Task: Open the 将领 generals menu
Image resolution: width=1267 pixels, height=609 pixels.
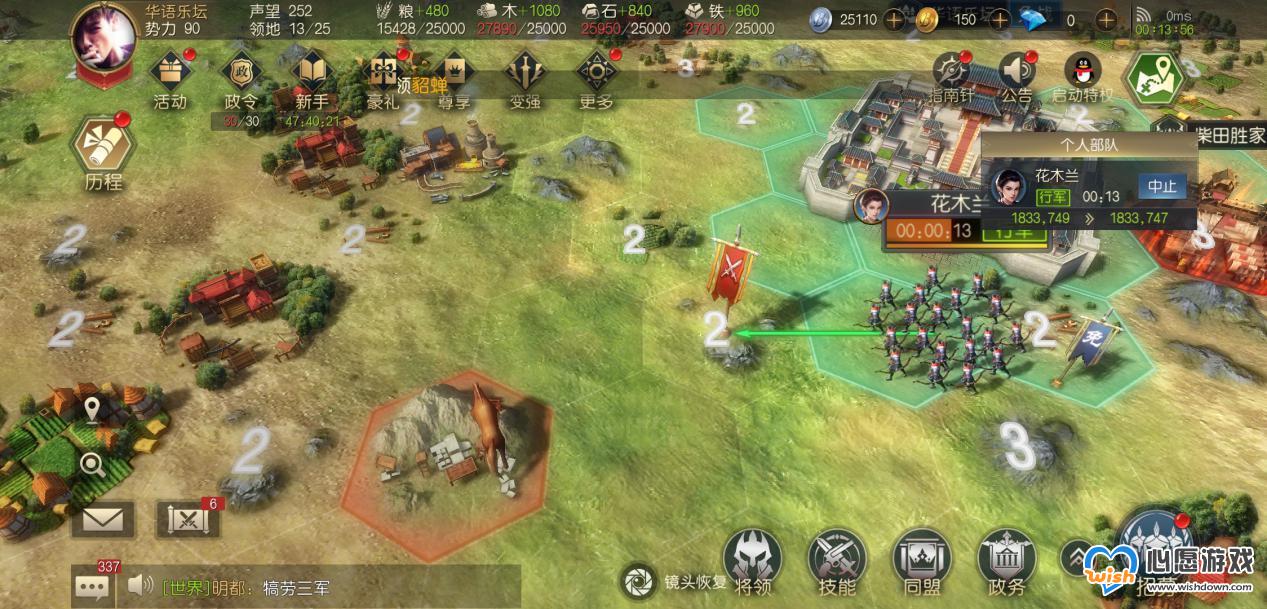Action: pos(752,559)
